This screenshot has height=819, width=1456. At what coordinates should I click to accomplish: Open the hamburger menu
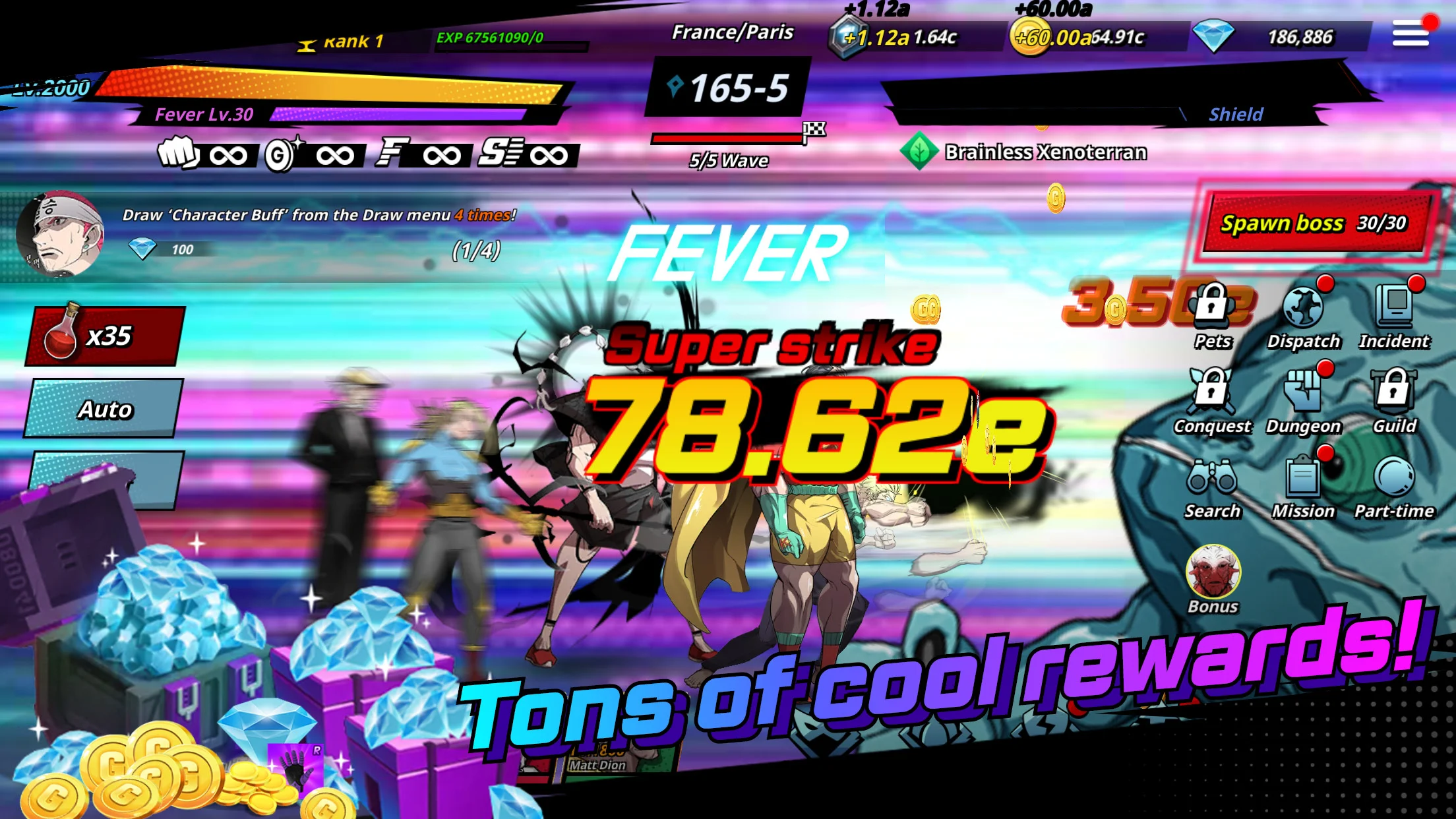(x=1410, y=33)
